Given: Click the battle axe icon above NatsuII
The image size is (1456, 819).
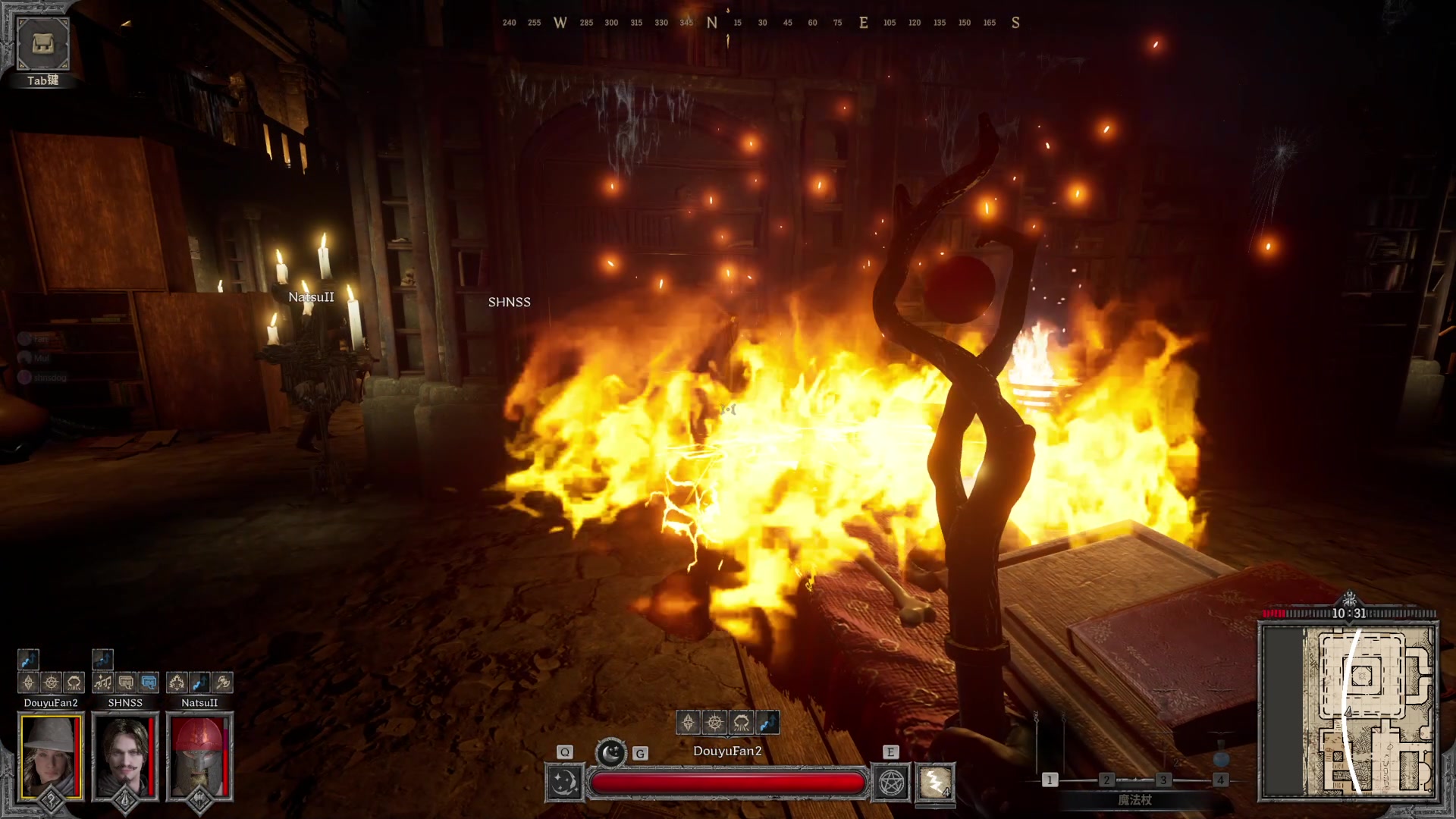Looking at the screenshot, I should point(222,682).
